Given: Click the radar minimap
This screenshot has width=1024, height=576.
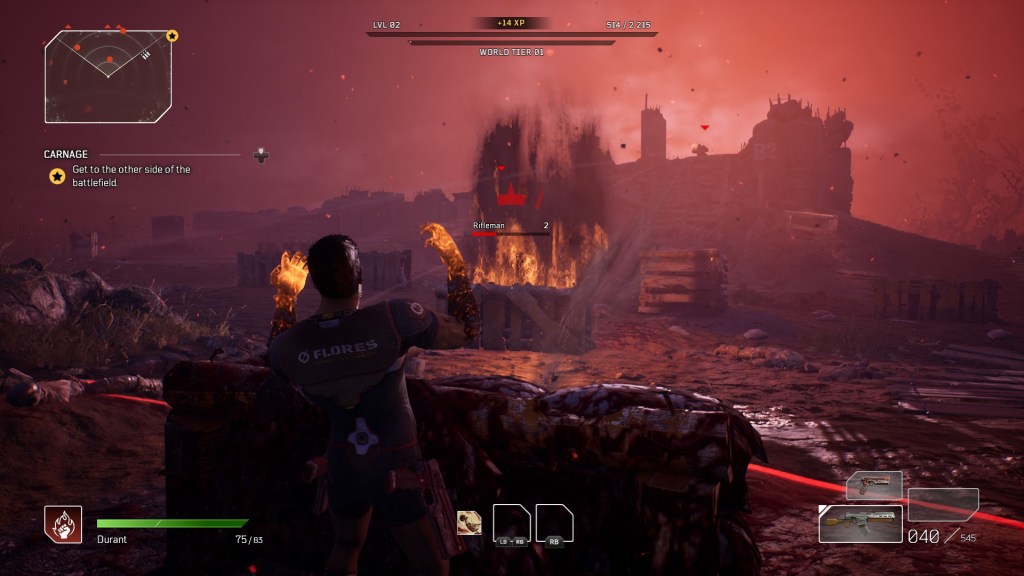Looking at the screenshot, I should (107, 76).
